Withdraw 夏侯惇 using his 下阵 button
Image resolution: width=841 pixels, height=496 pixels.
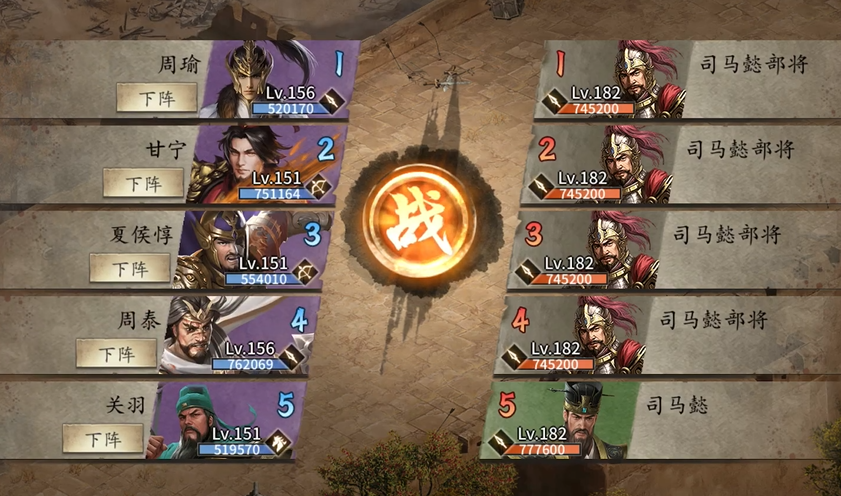[x=129, y=268]
